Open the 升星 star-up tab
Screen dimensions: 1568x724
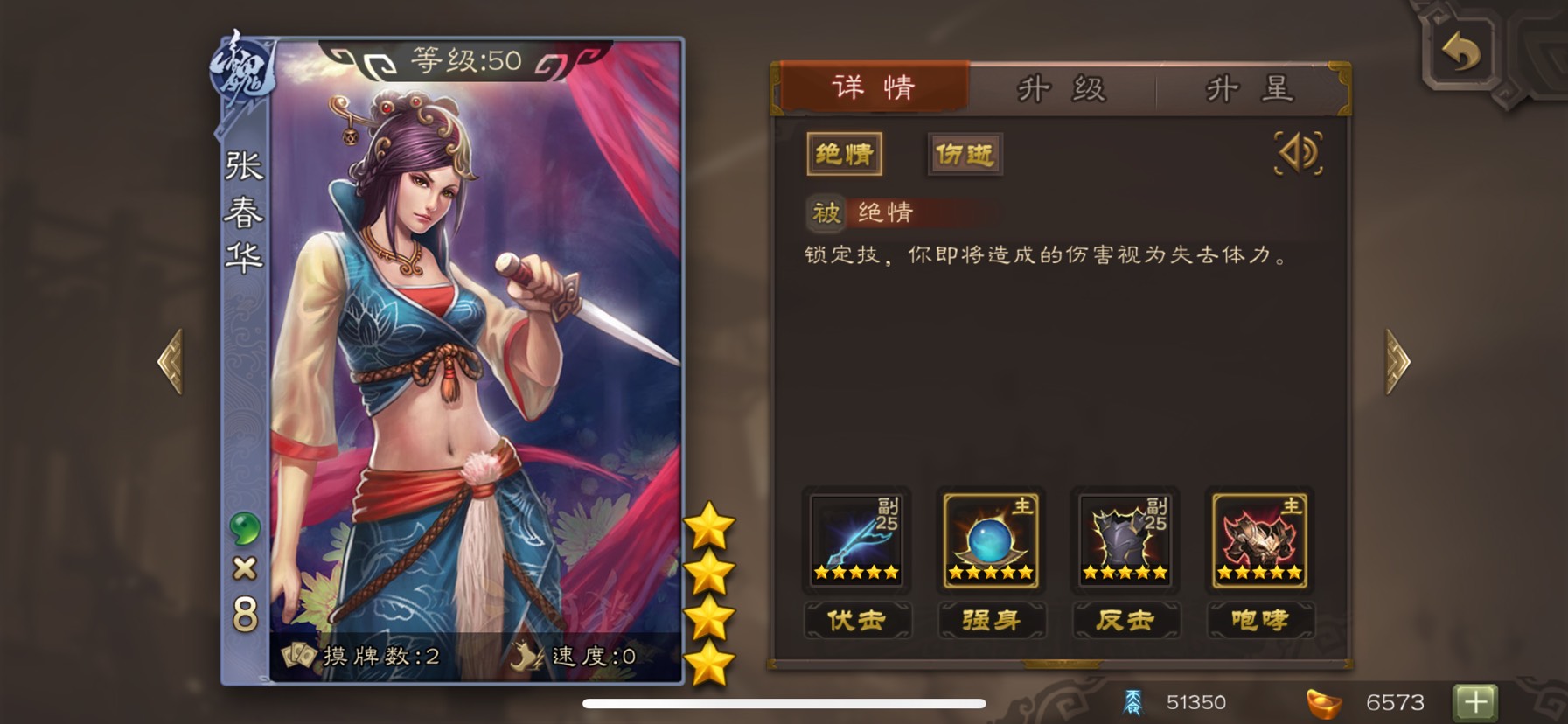coord(1249,89)
